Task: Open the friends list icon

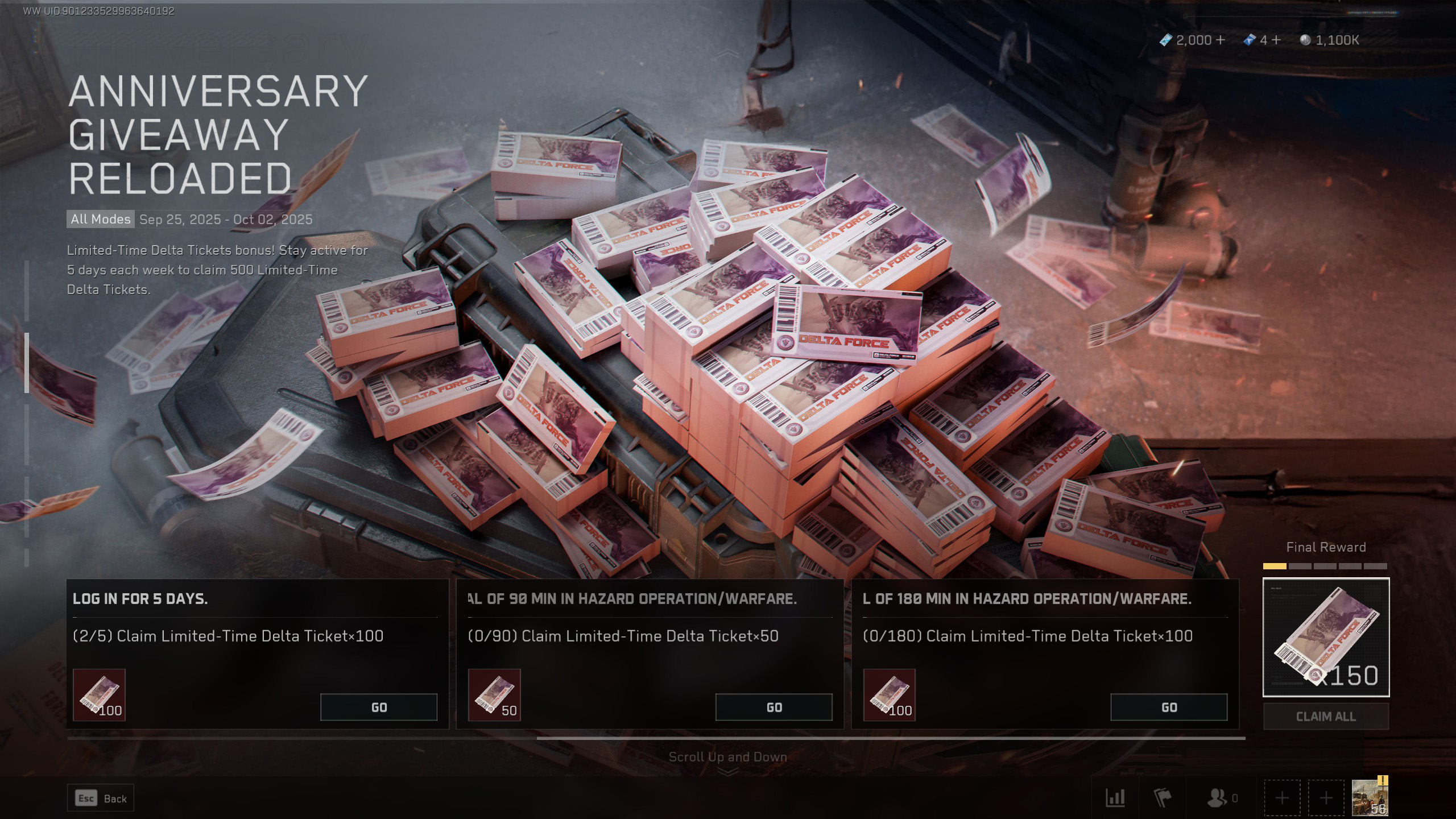Action: (1217, 799)
